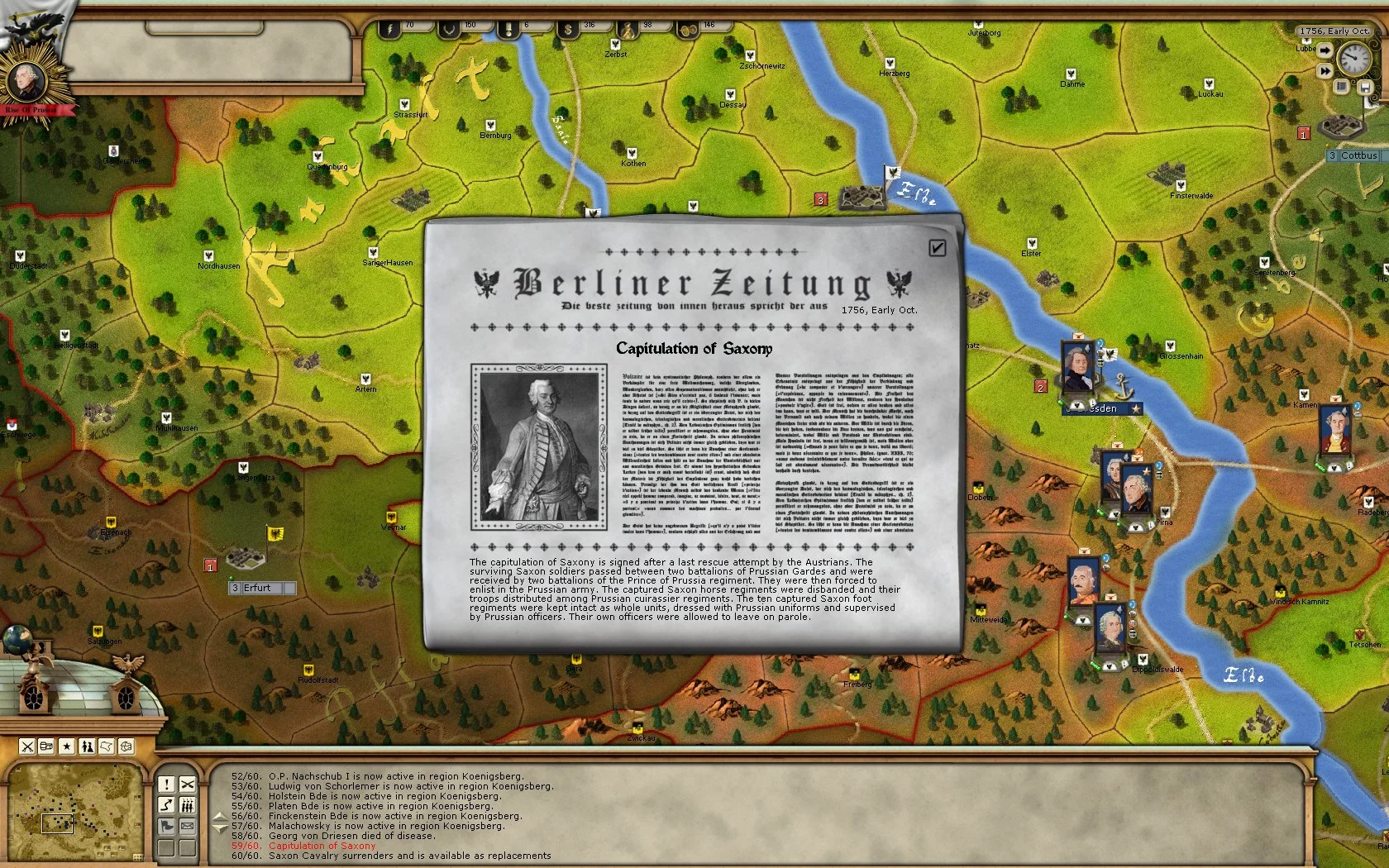Click the downward scroll arrow beside the message log
This screenshot has width=1389, height=868.
coord(220,827)
